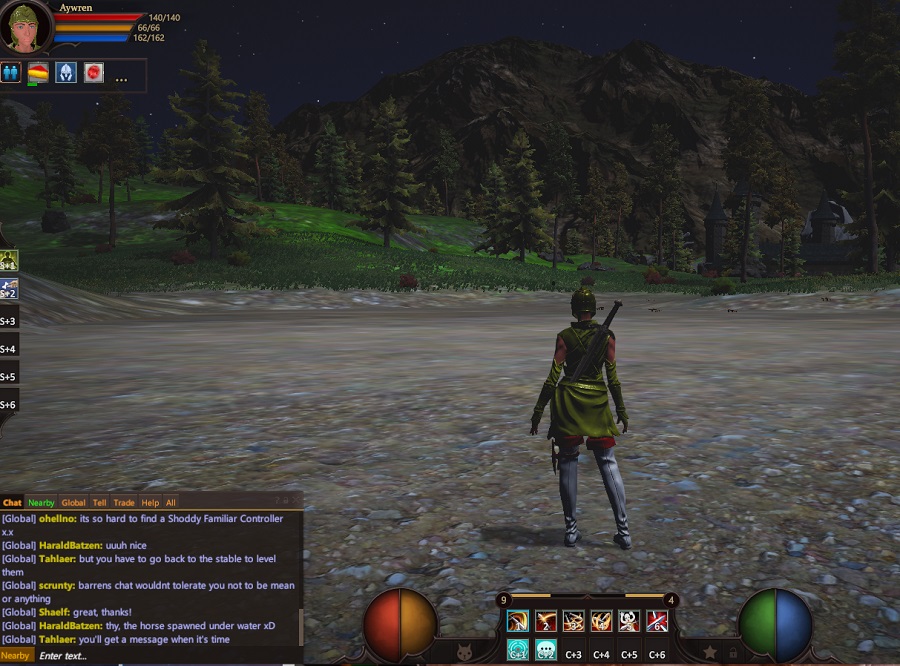This screenshot has width=900, height=666.
Task: Click the star icon beside the hotbar
Action: [x=710, y=652]
